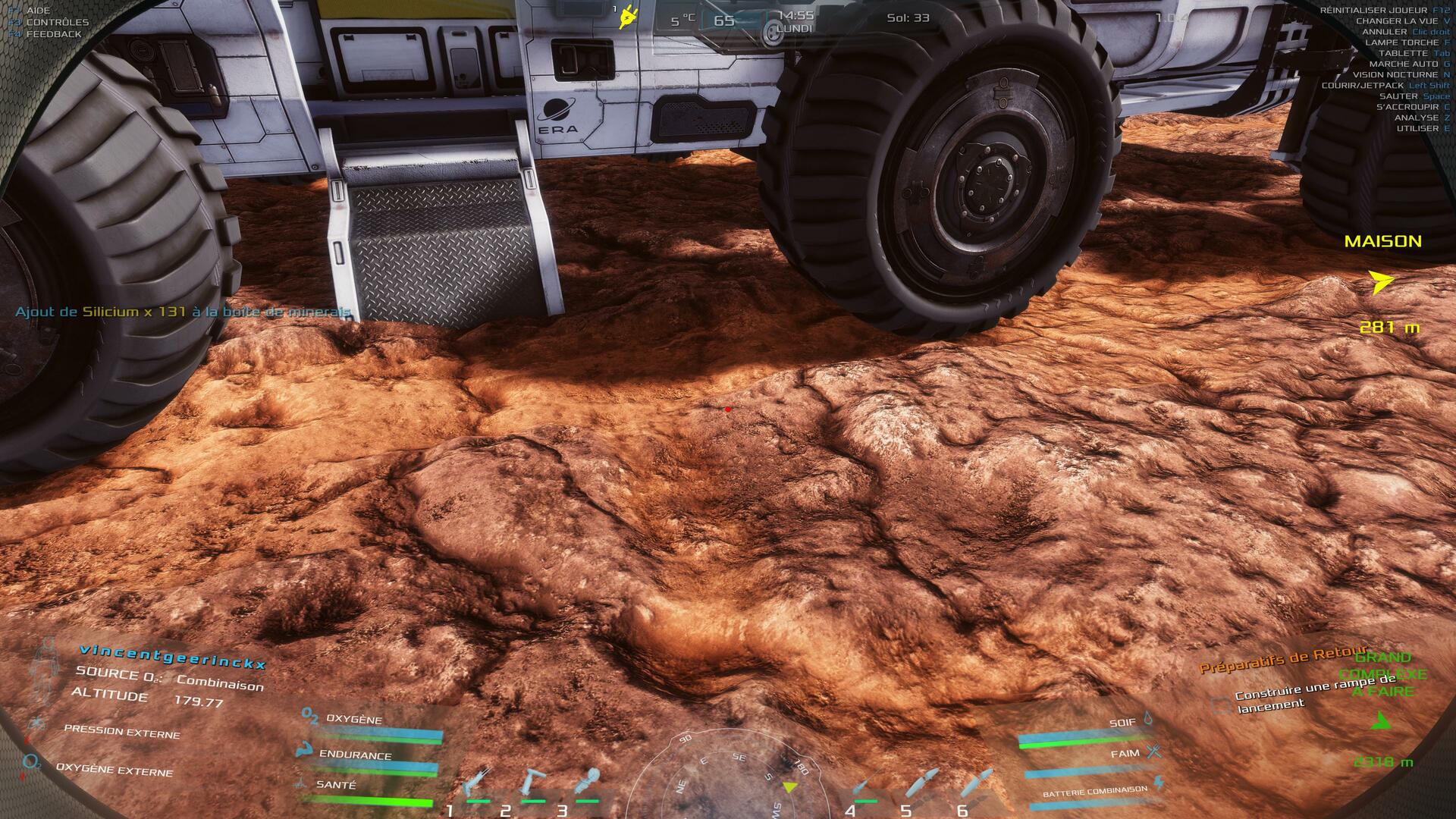Click the yellow power plug icon

[x=627, y=17]
